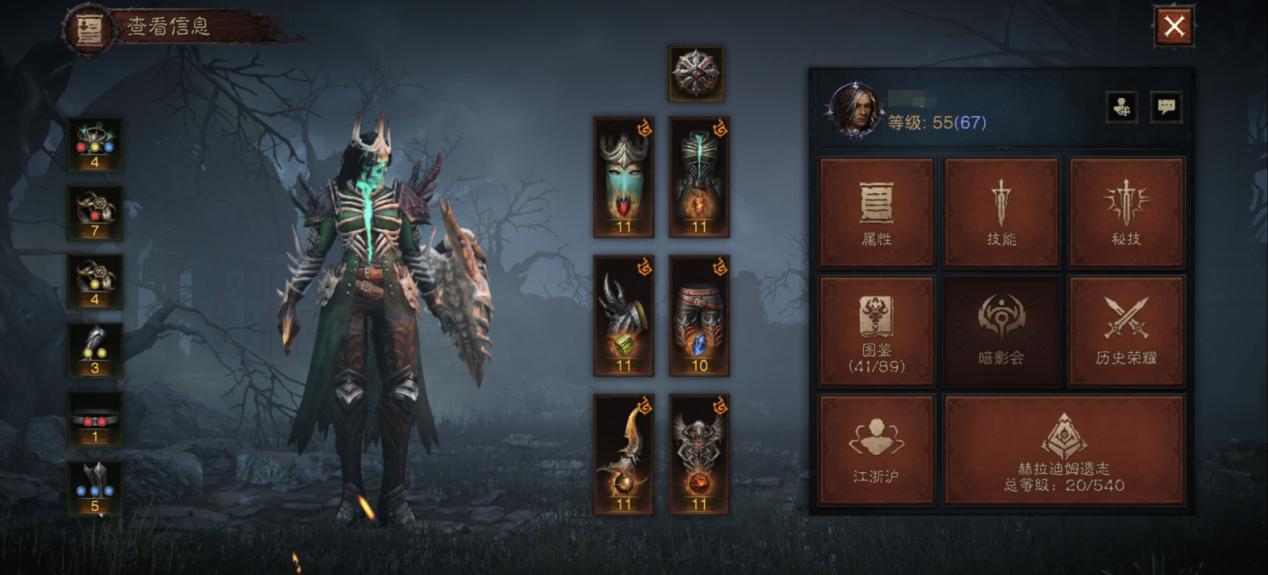Click the add friend icon
1268x575 pixels.
1121,107
